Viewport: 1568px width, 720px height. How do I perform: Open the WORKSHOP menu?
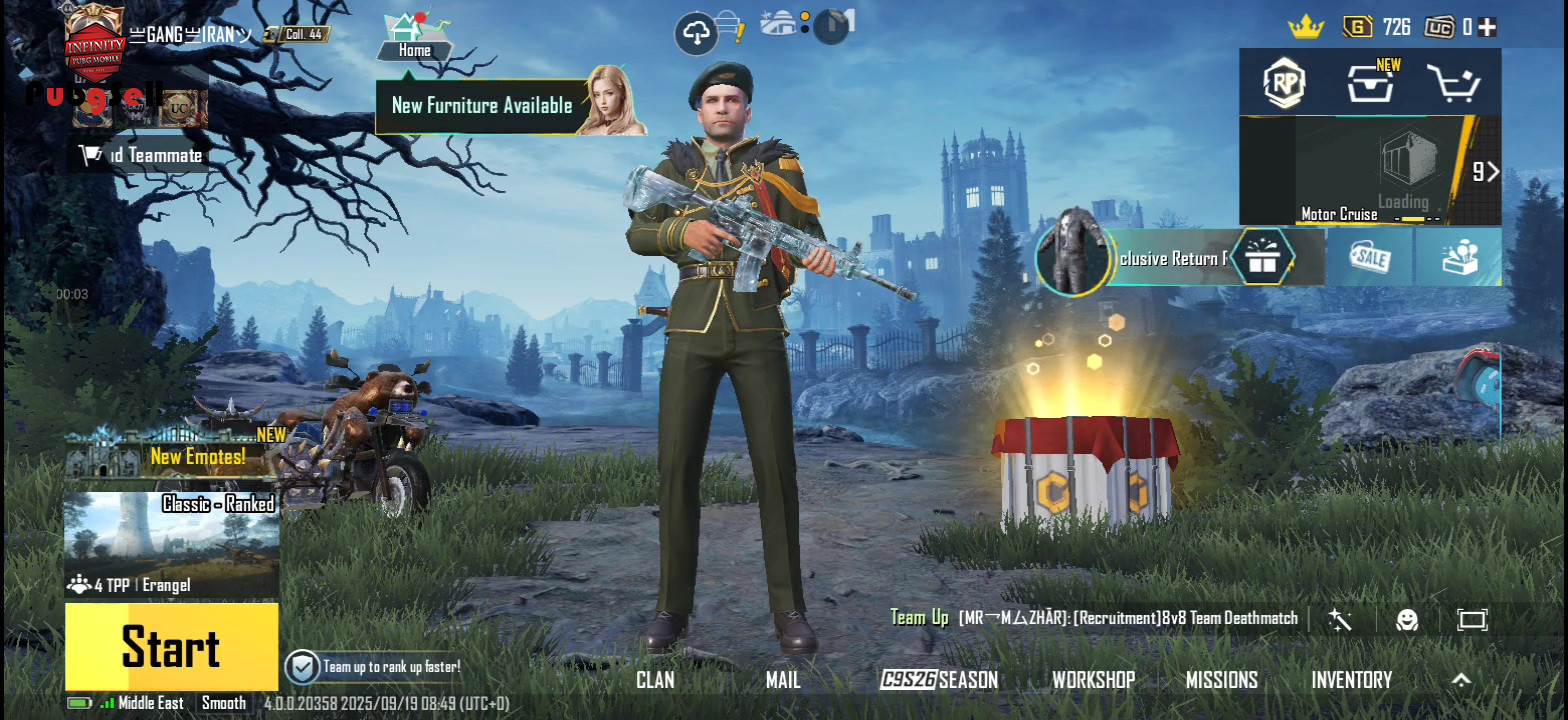tap(1093, 680)
